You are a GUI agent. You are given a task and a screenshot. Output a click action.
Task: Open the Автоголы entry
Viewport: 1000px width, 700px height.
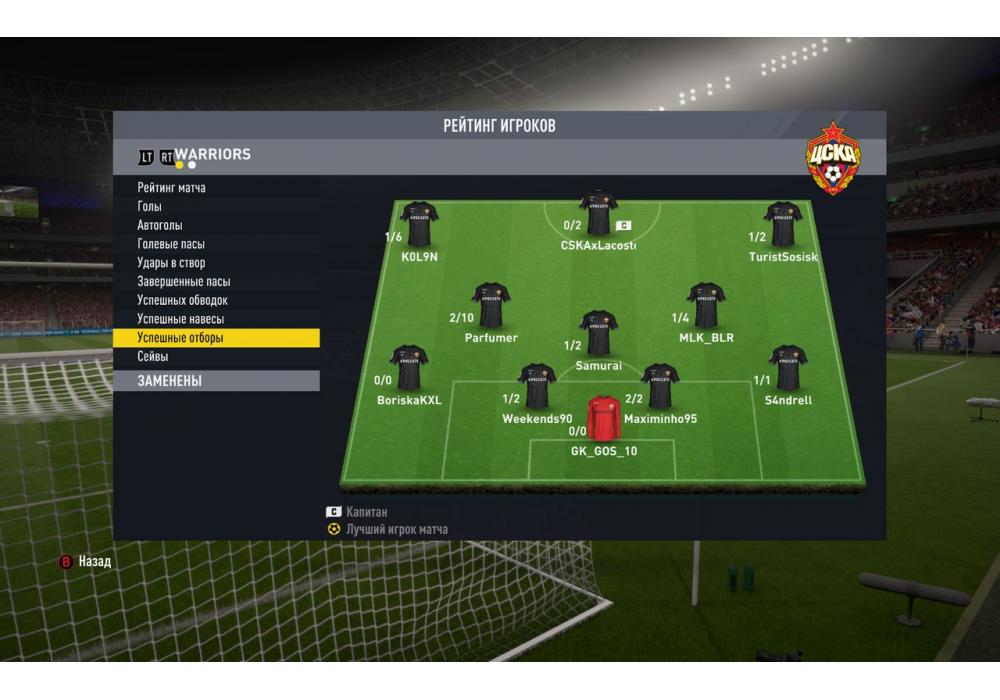pos(160,225)
